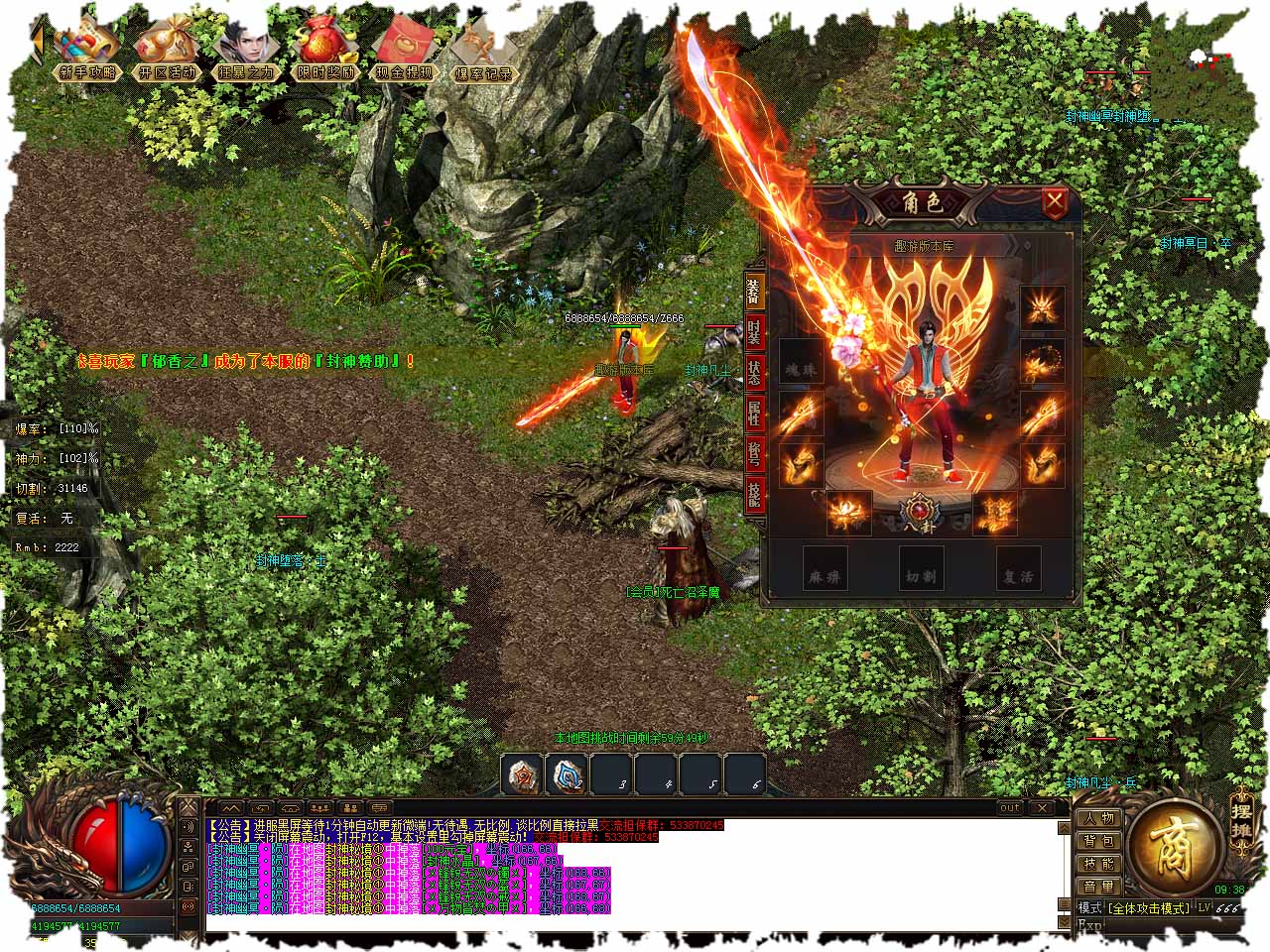Screen dimensions: 1270x952
Task: Activate the first hotbar skill
Action: [522, 774]
